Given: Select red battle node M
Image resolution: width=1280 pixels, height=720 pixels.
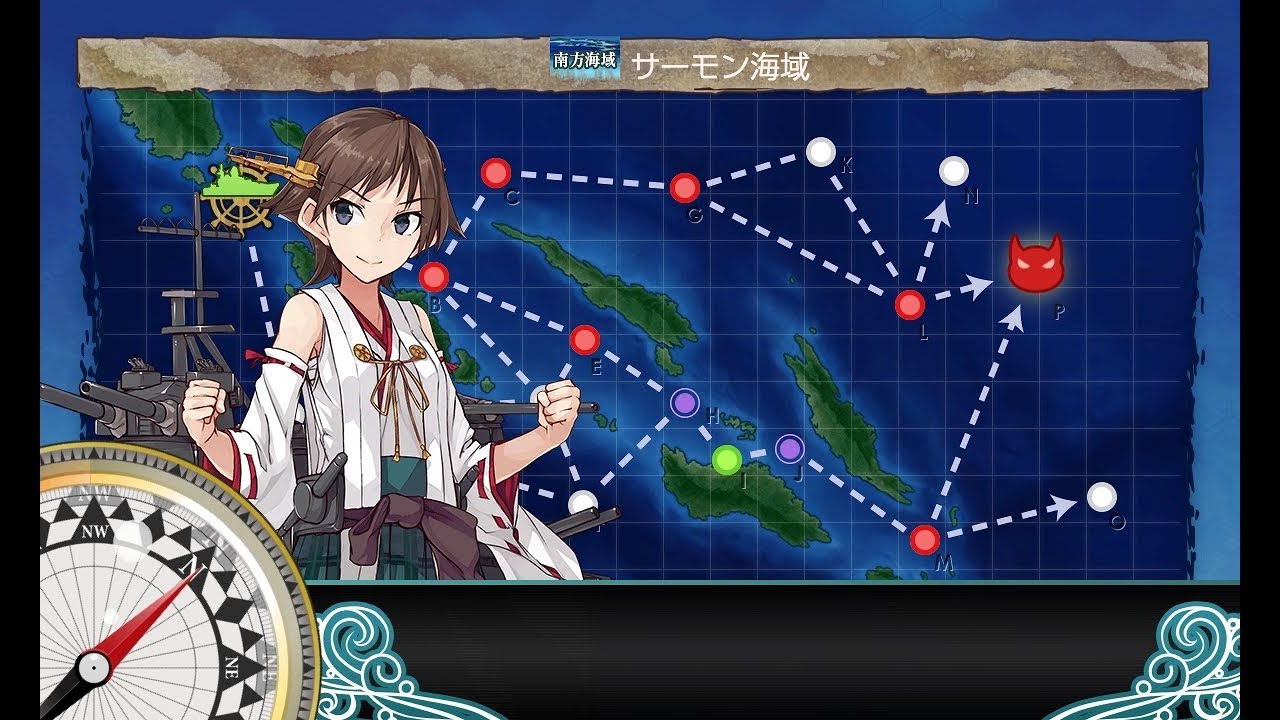Looking at the screenshot, I should (x=925, y=540).
